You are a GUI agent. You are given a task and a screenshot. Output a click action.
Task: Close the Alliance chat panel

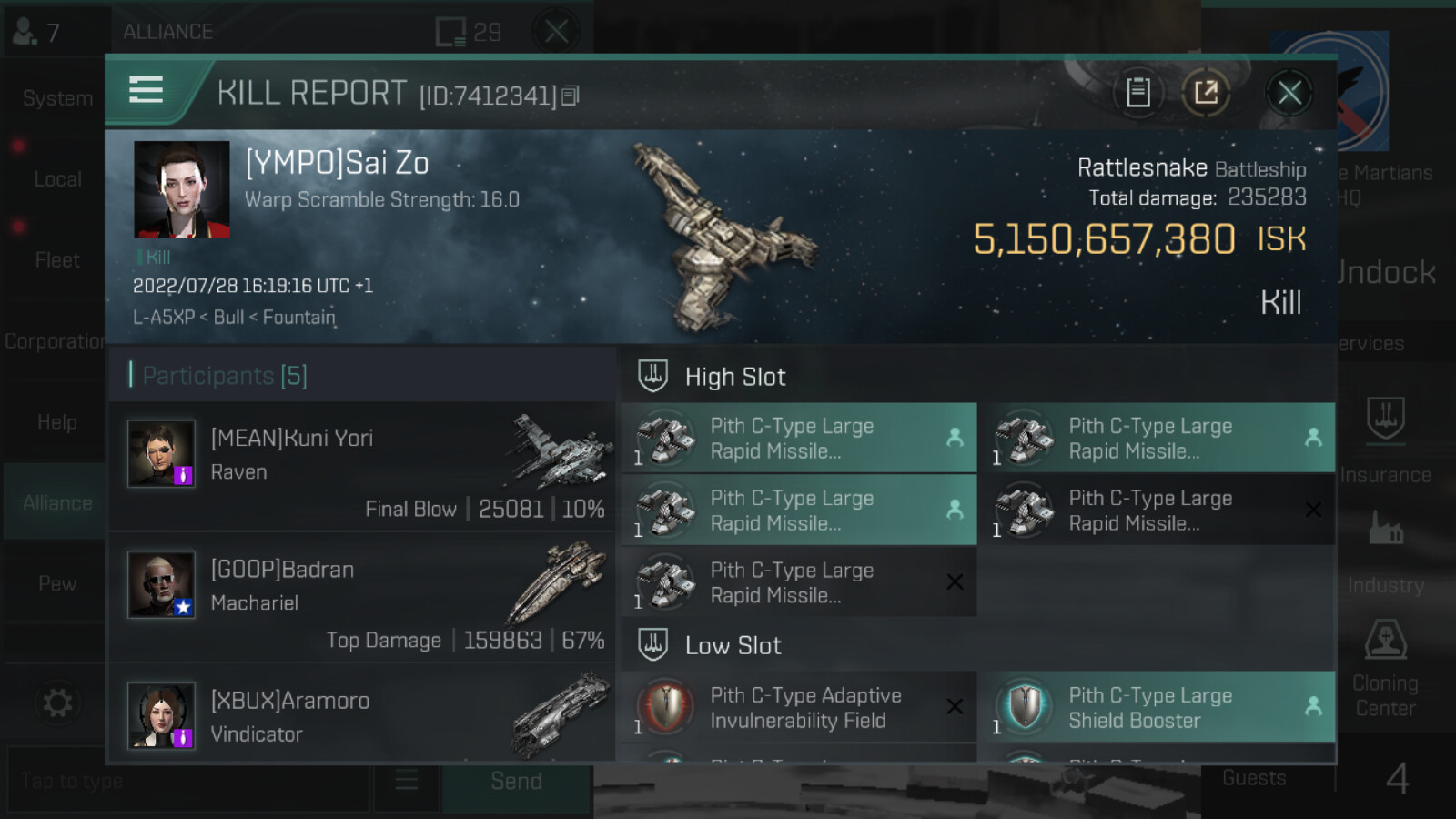click(x=556, y=32)
